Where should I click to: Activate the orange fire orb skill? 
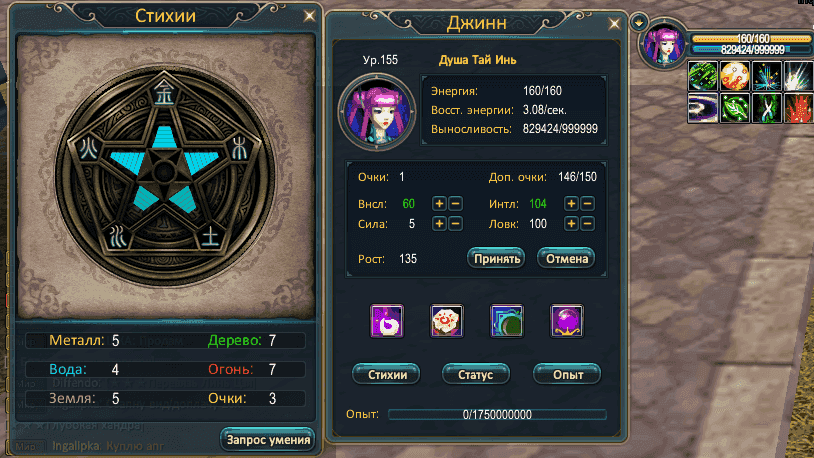pyautogui.click(x=735, y=76)
